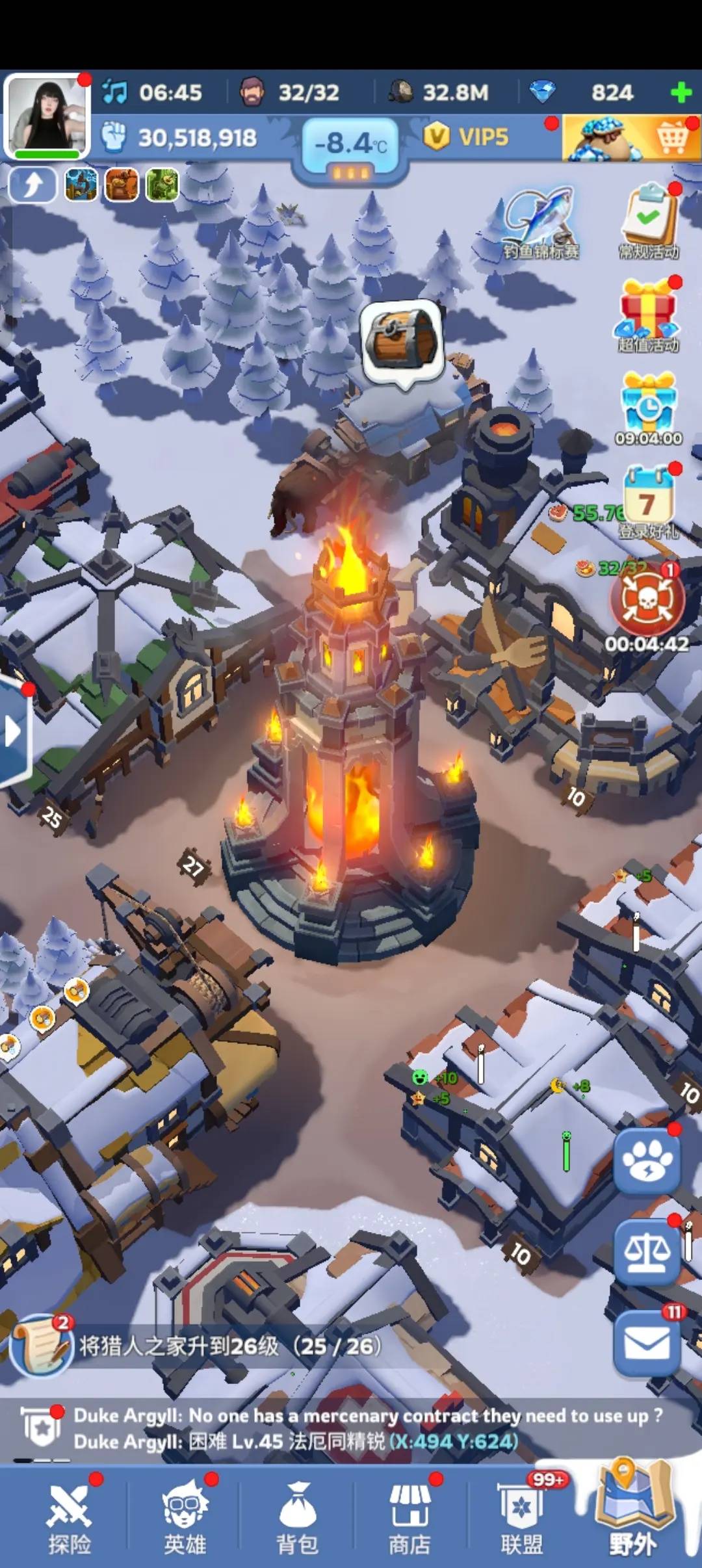Open the paw print pet button
The height and width of the screenshot is (1568, 702).
point(647,1161)
